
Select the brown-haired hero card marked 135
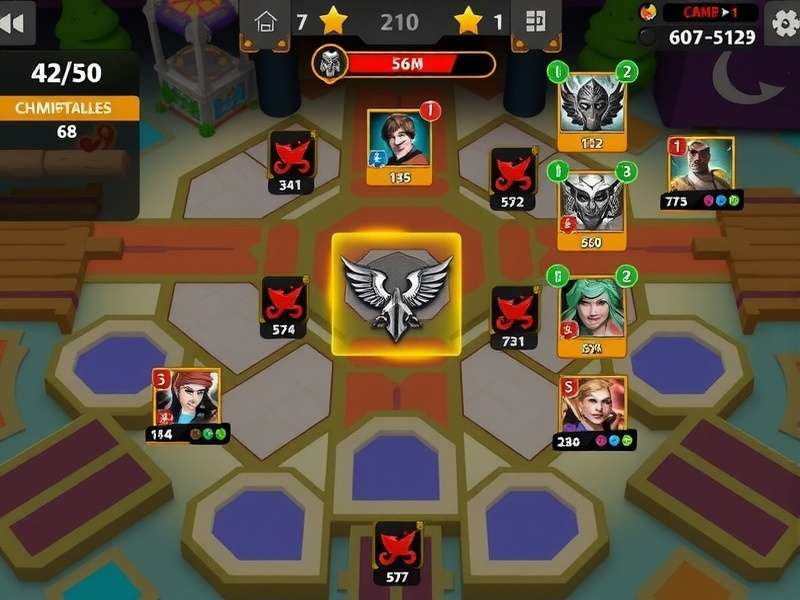(x=400, y=145)
